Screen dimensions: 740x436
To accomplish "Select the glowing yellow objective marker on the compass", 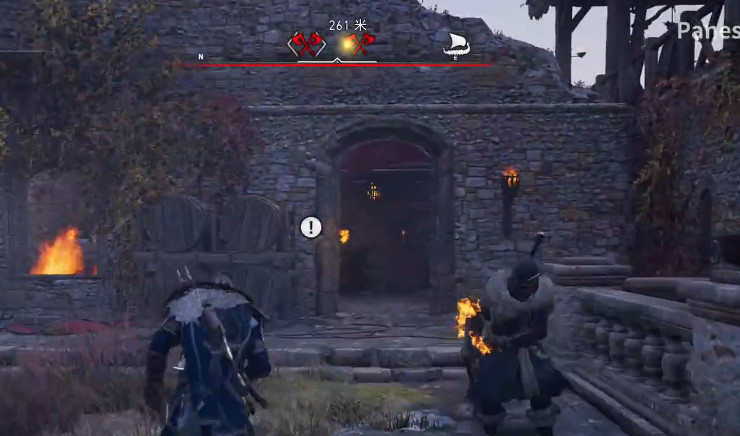I will 347,45.
